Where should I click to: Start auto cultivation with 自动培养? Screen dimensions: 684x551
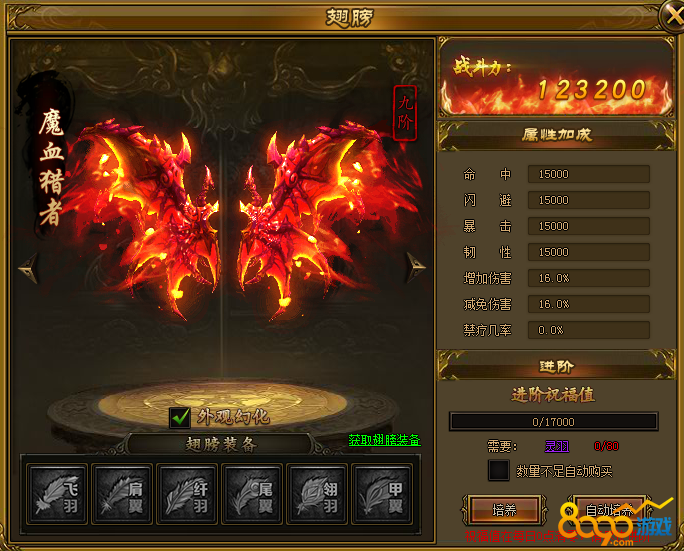(x=610, y=510)
